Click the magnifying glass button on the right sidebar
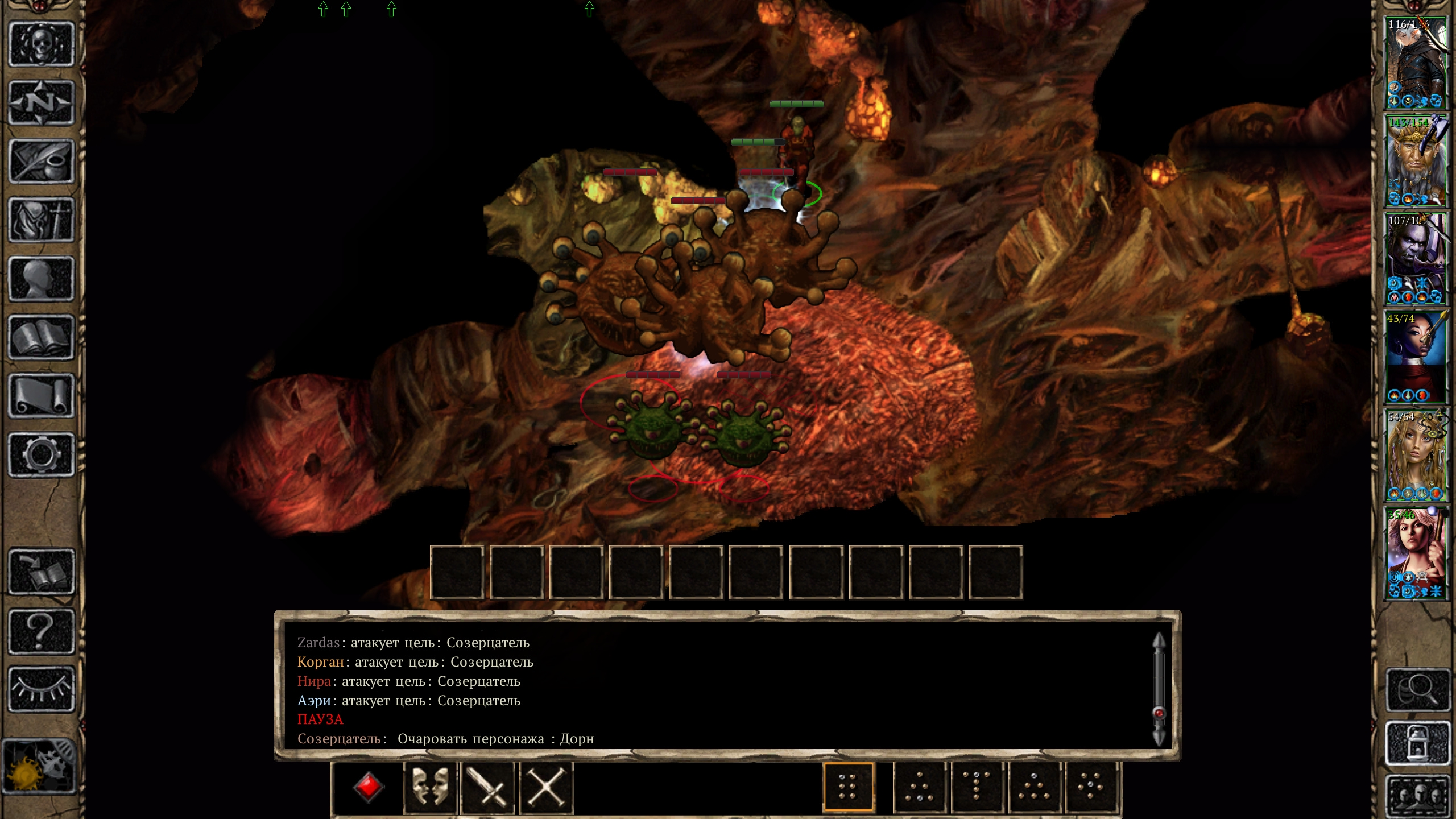 (1417, 690)
